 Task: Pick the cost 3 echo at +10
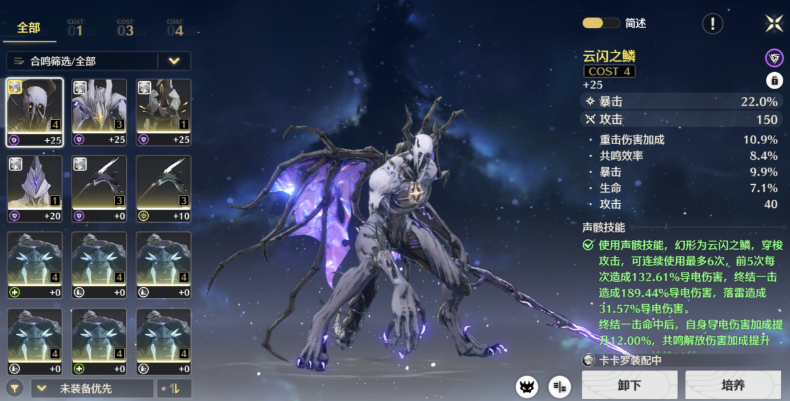pyautogui.click(x=163, y=189)
